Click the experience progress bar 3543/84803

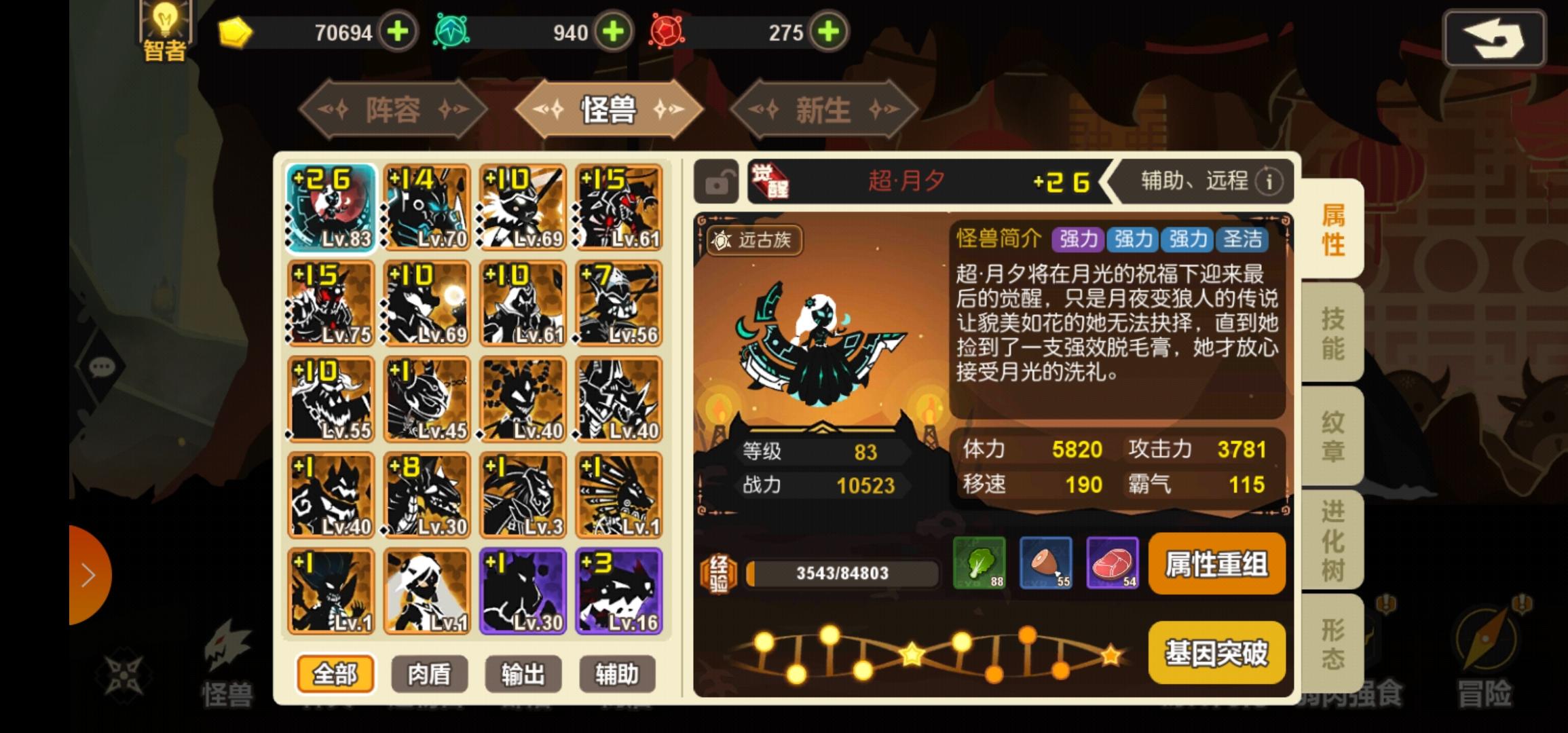842,574
